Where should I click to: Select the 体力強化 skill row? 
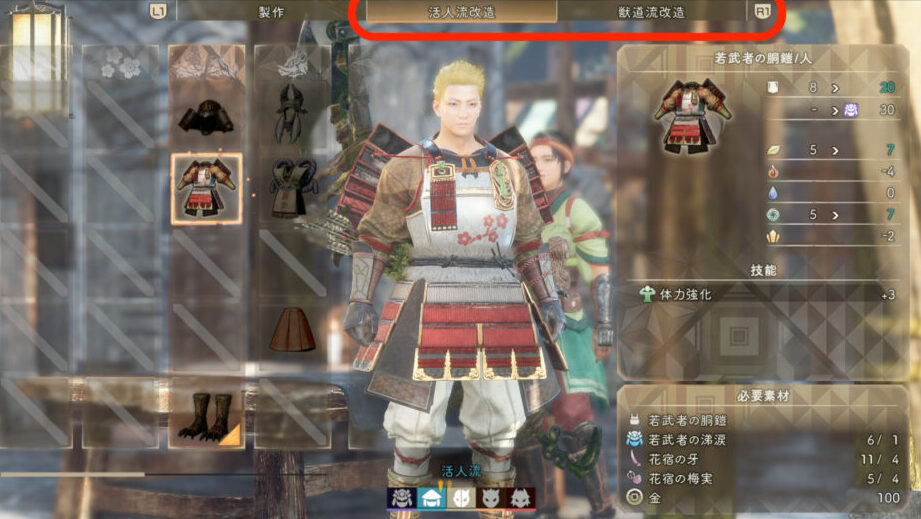tap(765, 295)
